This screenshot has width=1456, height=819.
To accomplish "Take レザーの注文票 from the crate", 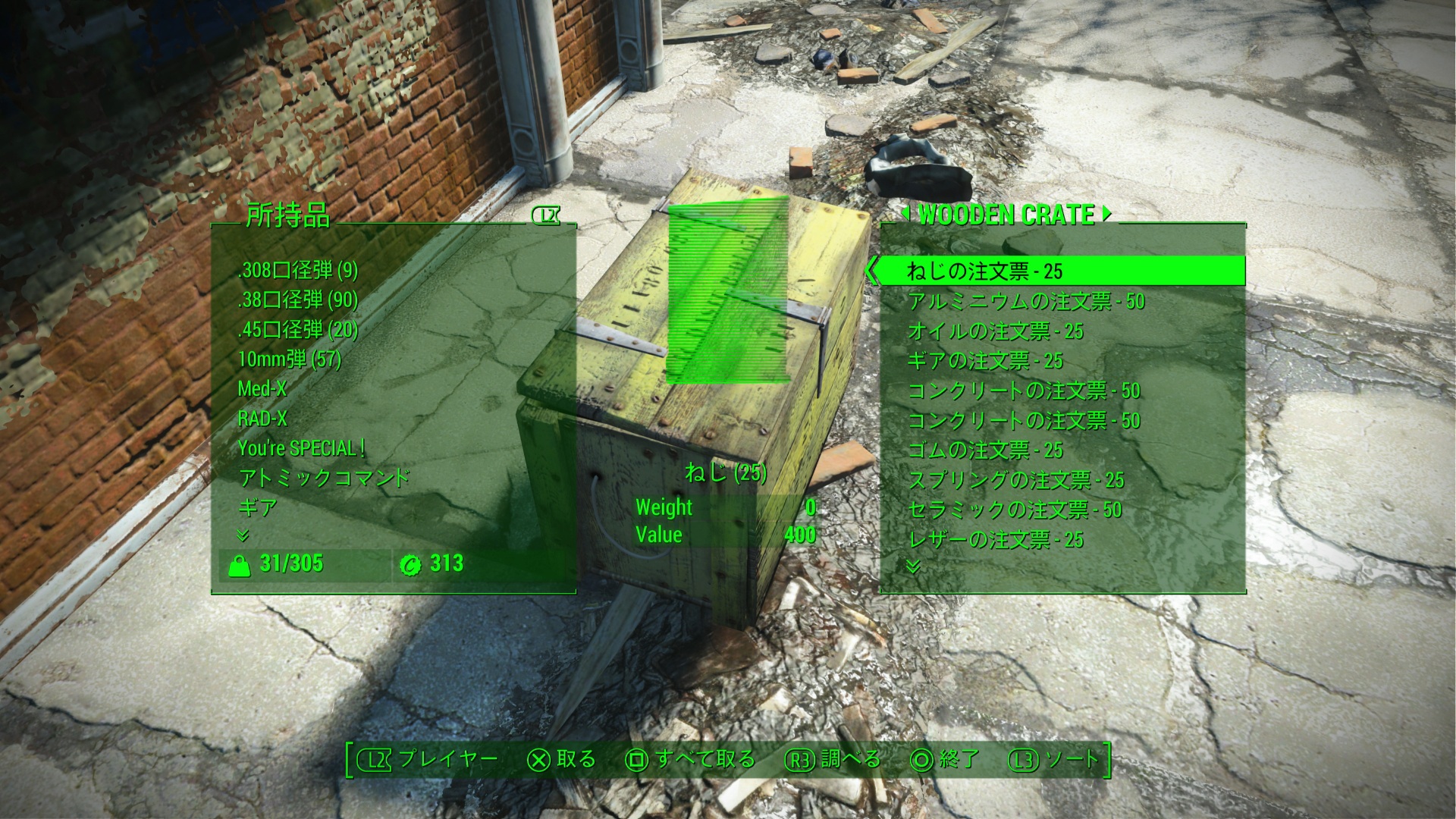I will click(x=995, y=540).
